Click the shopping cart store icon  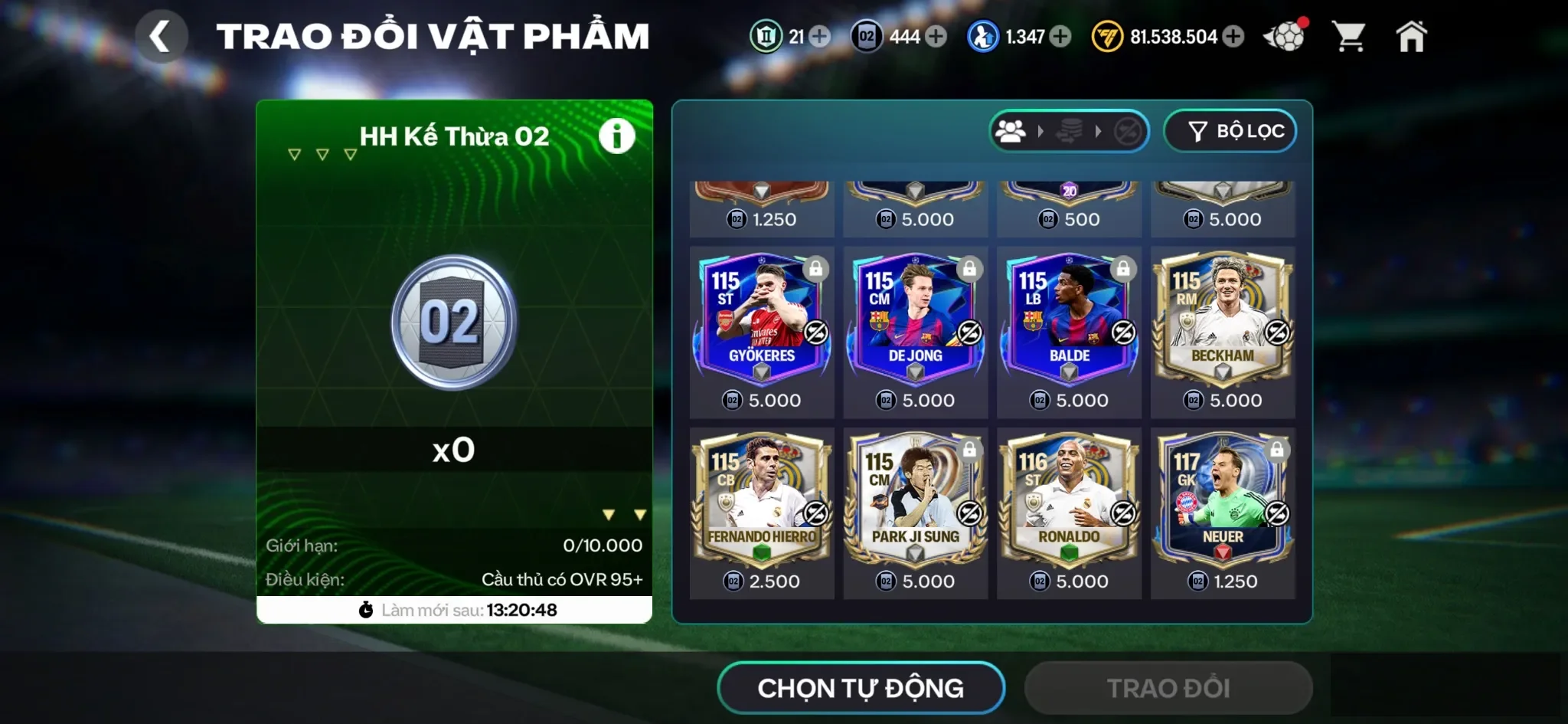tap(1347, 34)
